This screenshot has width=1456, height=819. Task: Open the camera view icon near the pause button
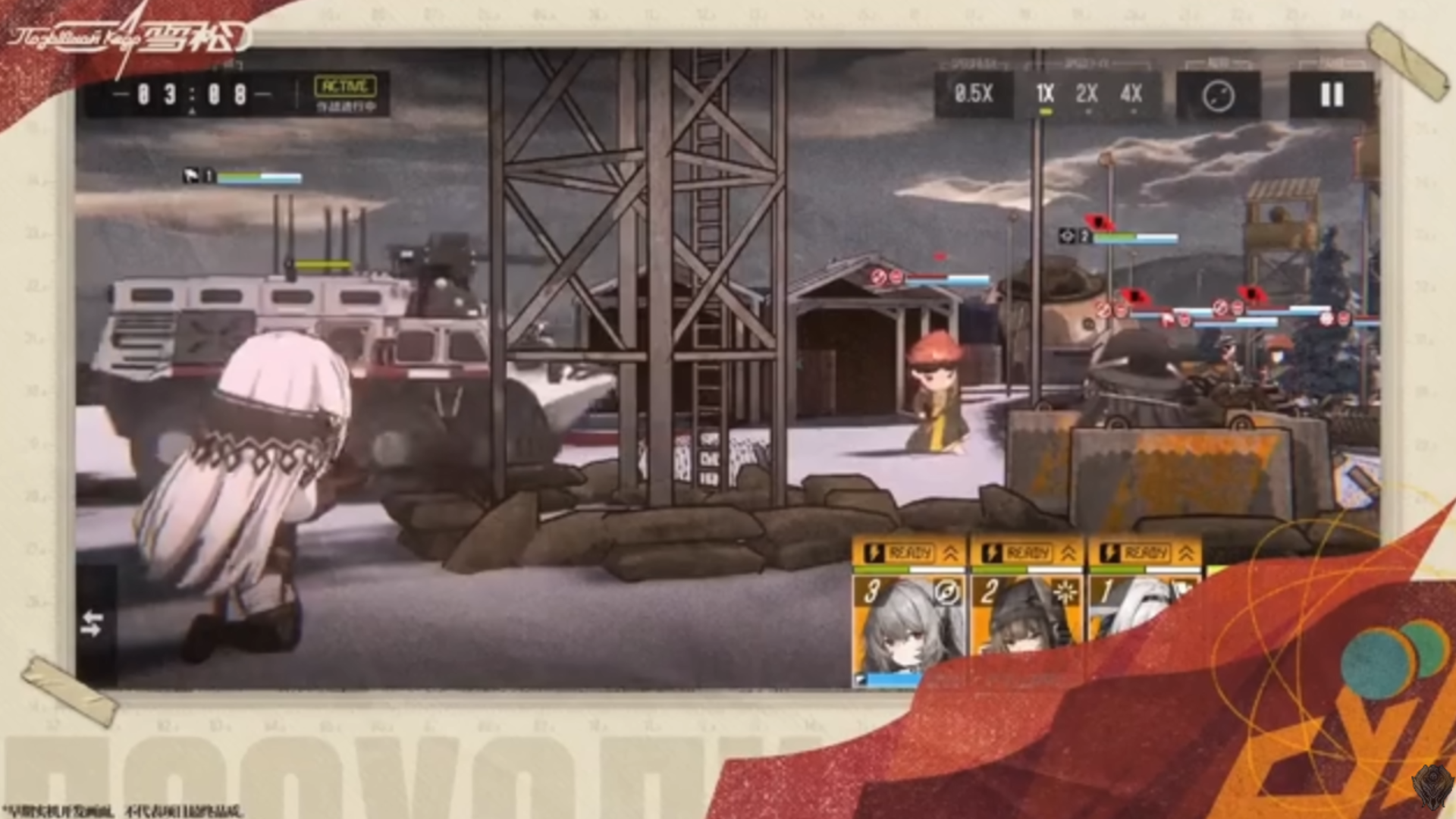coord(1221,96)
